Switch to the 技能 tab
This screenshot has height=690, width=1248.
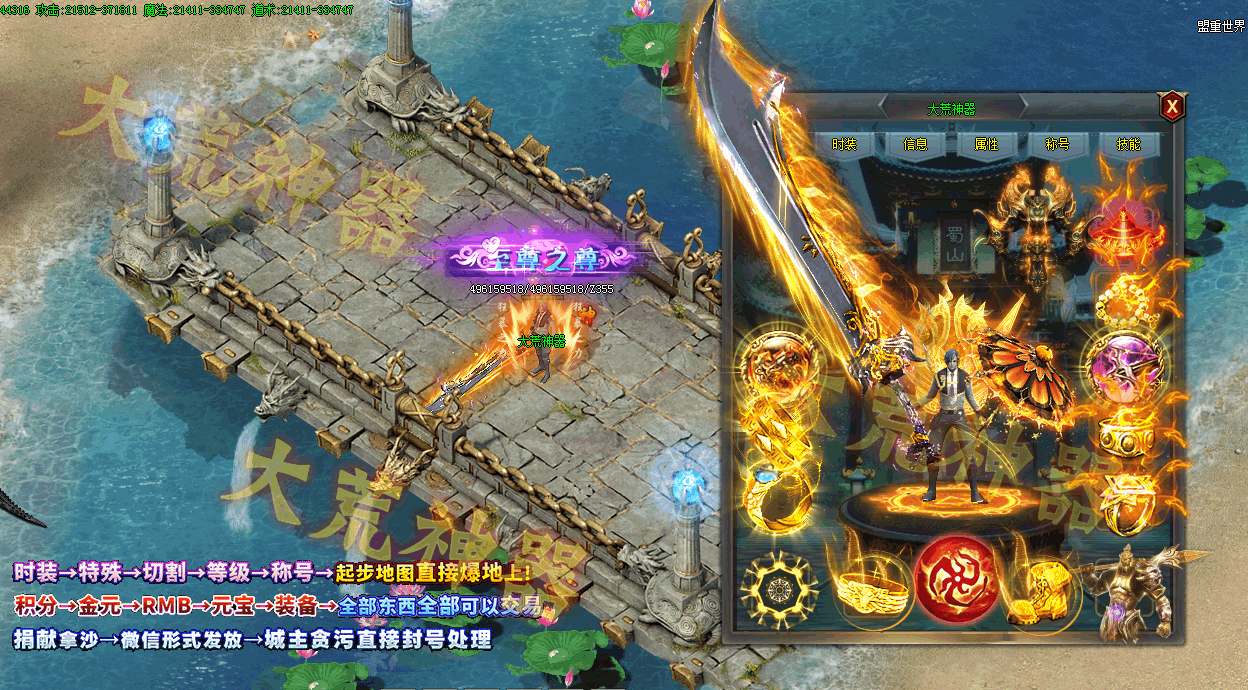1128,144
